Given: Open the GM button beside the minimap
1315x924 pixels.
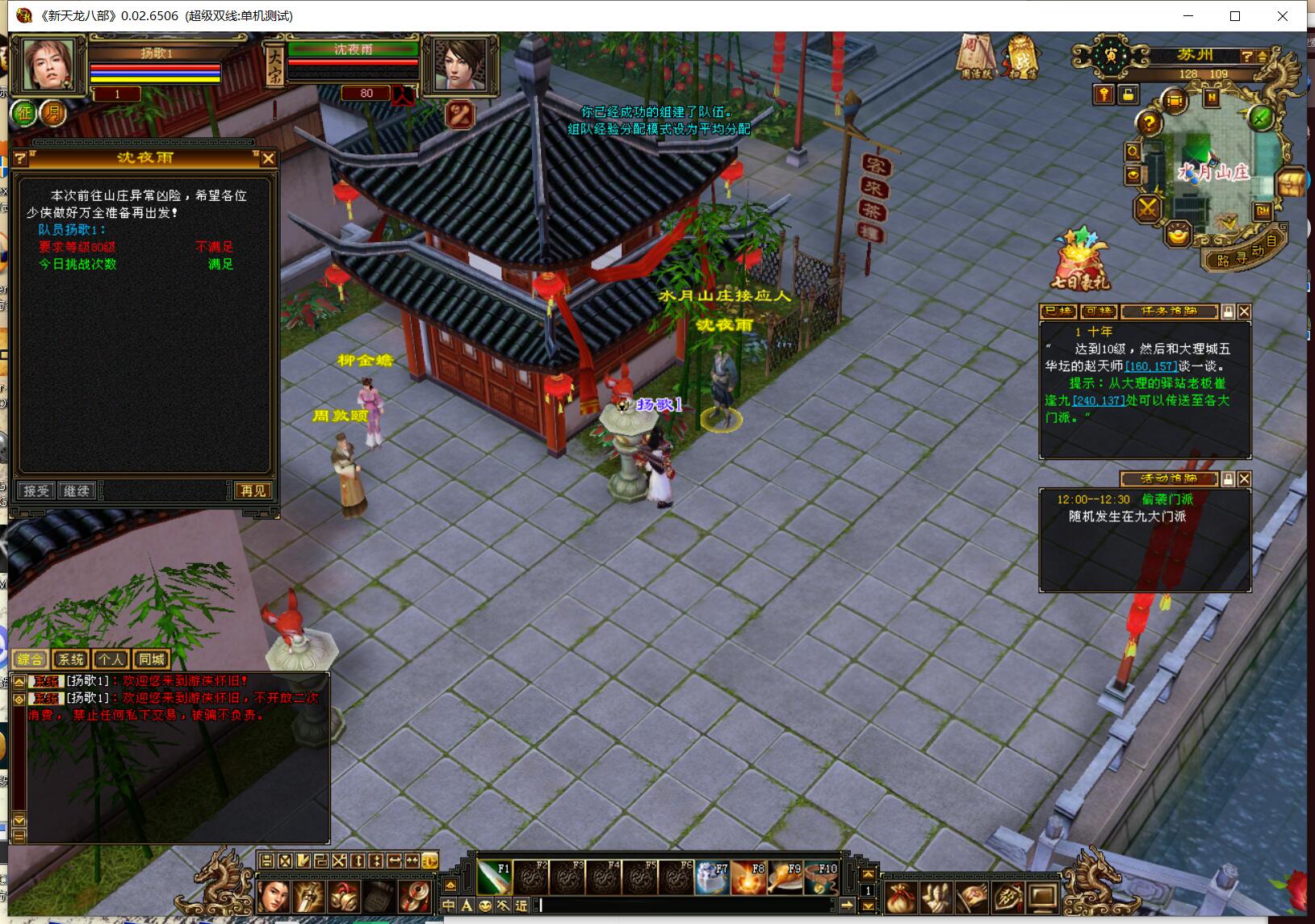Looking at the screenshot, I should [x=1263, y=211].
